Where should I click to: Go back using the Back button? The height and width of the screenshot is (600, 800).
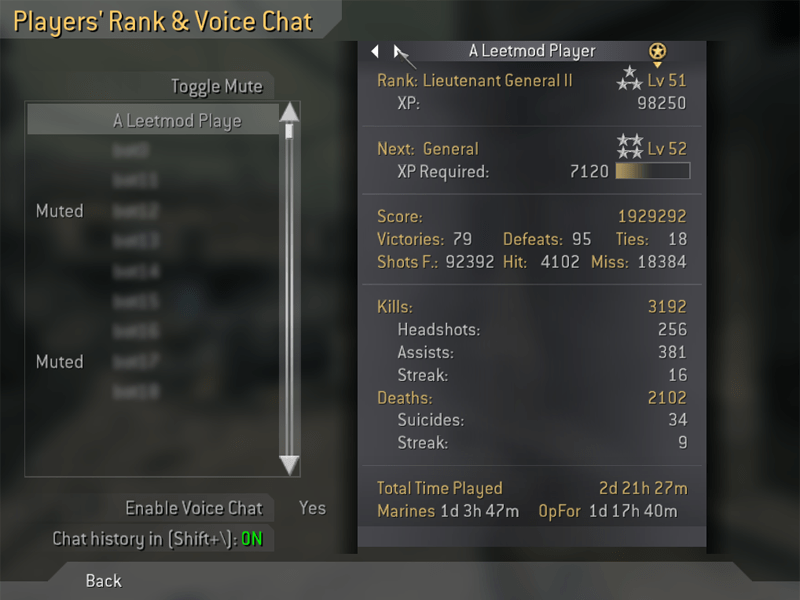coord(104,580)
